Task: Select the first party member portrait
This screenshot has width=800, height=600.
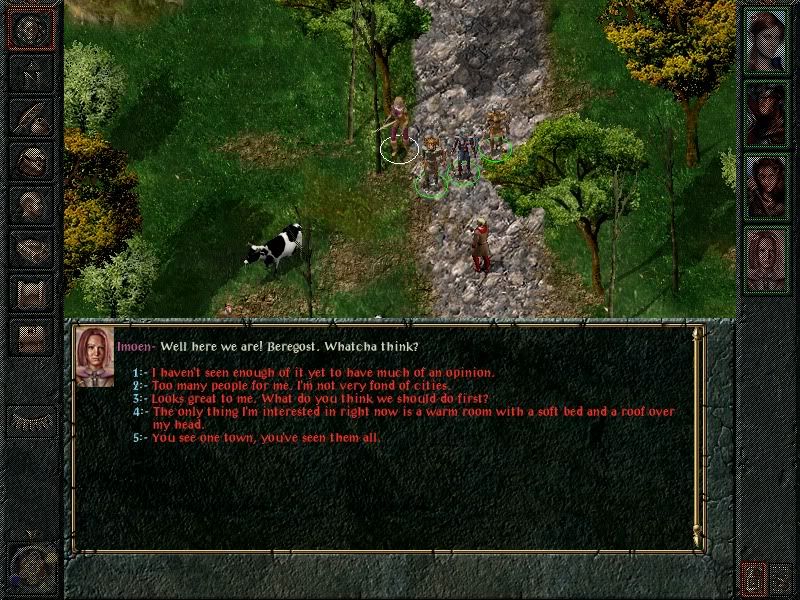Action: pos(767,40)
